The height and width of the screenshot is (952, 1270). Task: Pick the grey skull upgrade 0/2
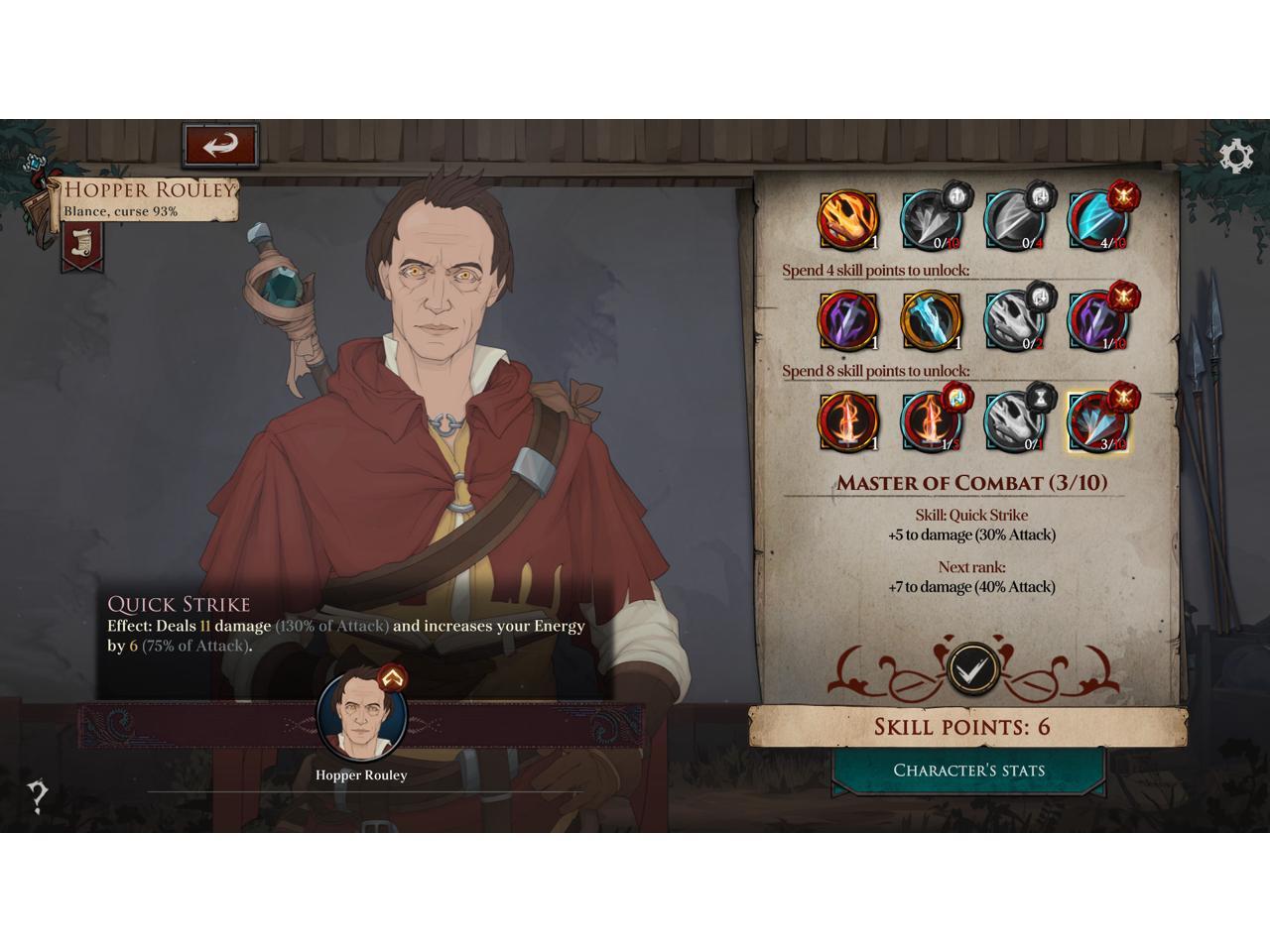pyautogui.click(x=1014, y=320)
